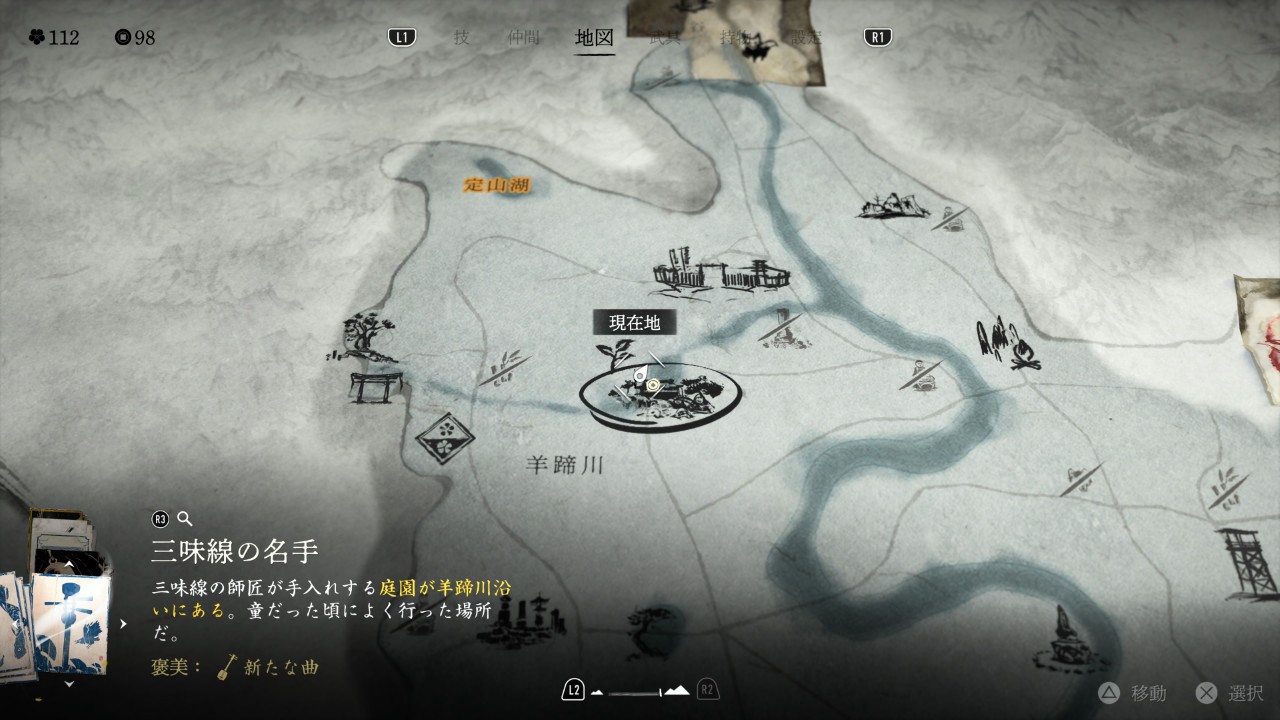Show next quest card with right arrow

(x=123, y=624)
